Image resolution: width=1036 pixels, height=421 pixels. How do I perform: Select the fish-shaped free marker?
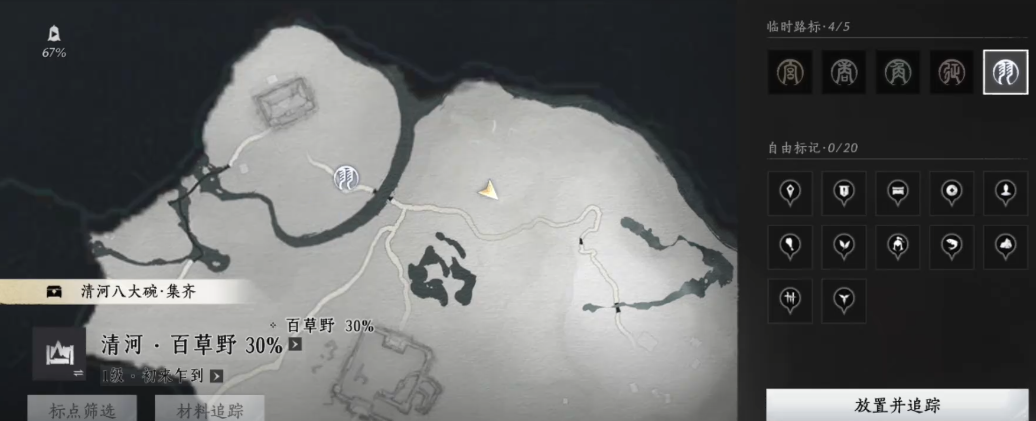point(951,246)
